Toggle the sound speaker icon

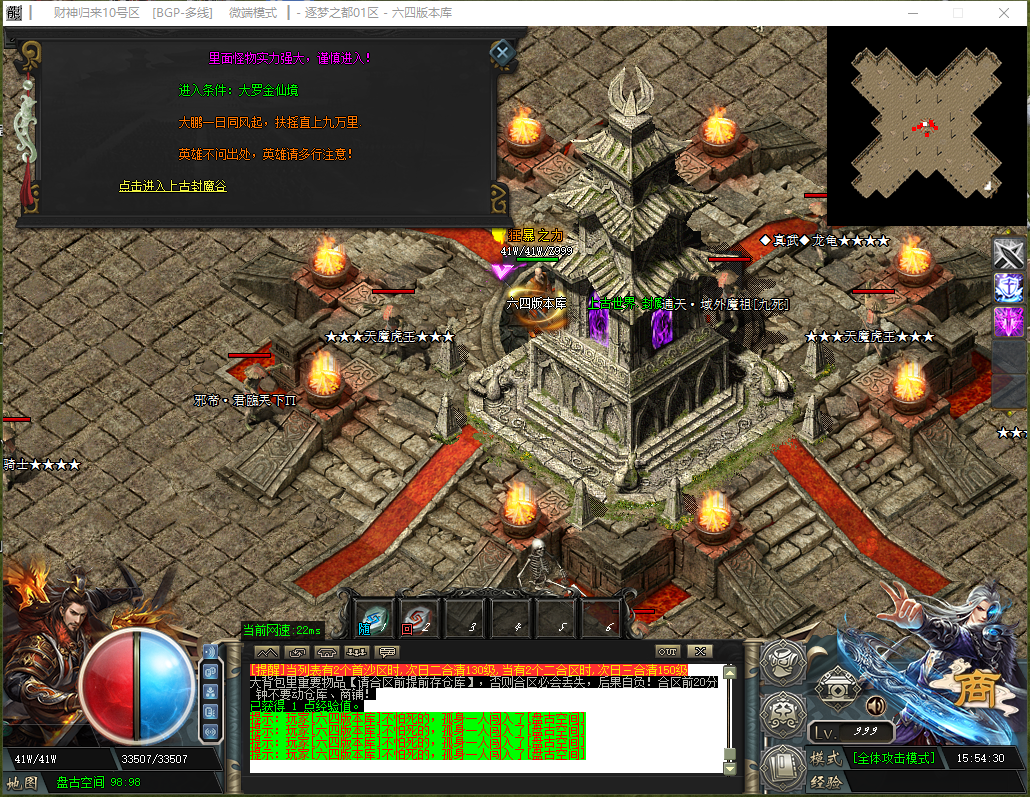coord(876,706)
